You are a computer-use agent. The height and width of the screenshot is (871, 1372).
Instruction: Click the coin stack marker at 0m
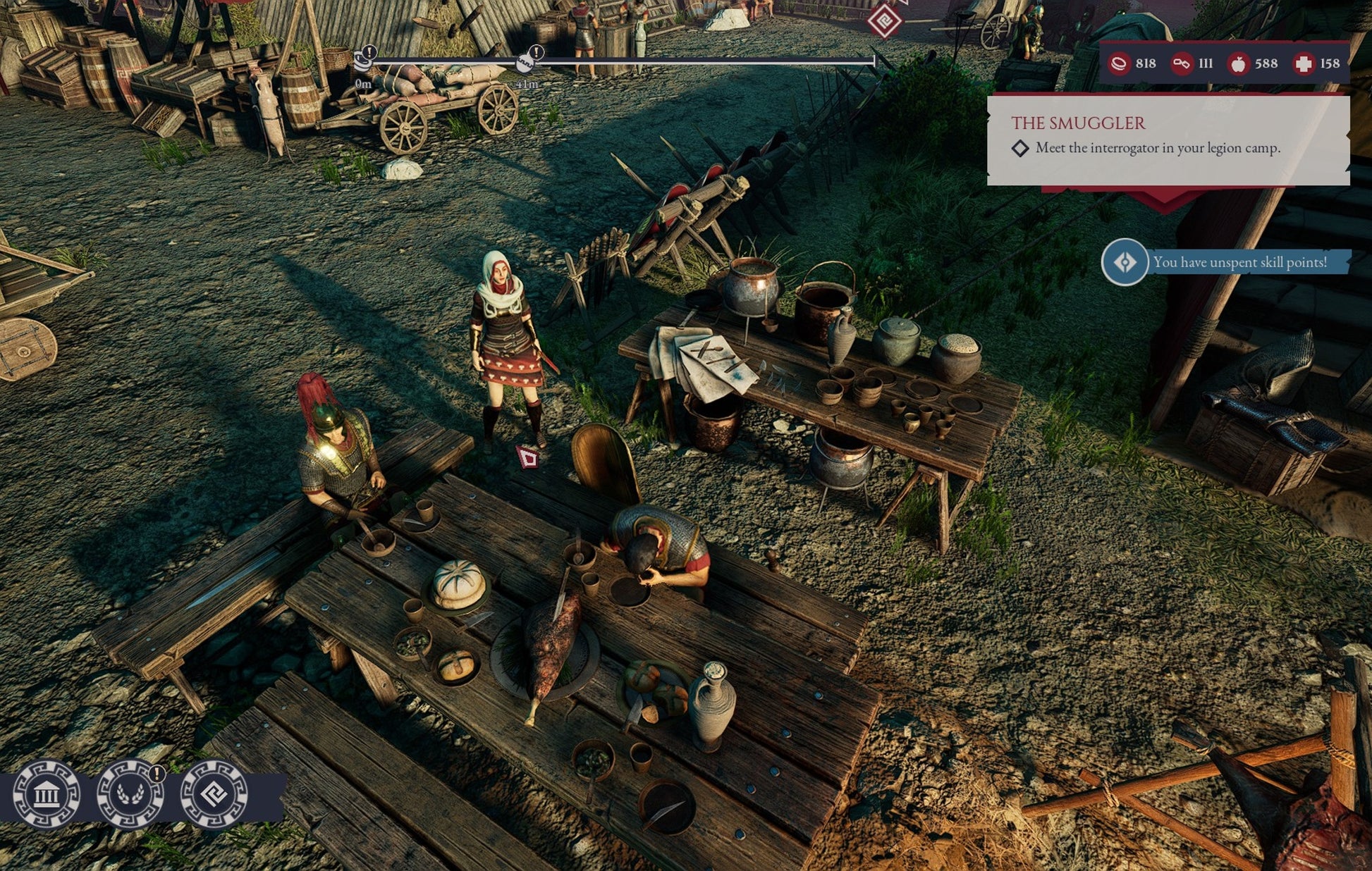pos(364,61)
